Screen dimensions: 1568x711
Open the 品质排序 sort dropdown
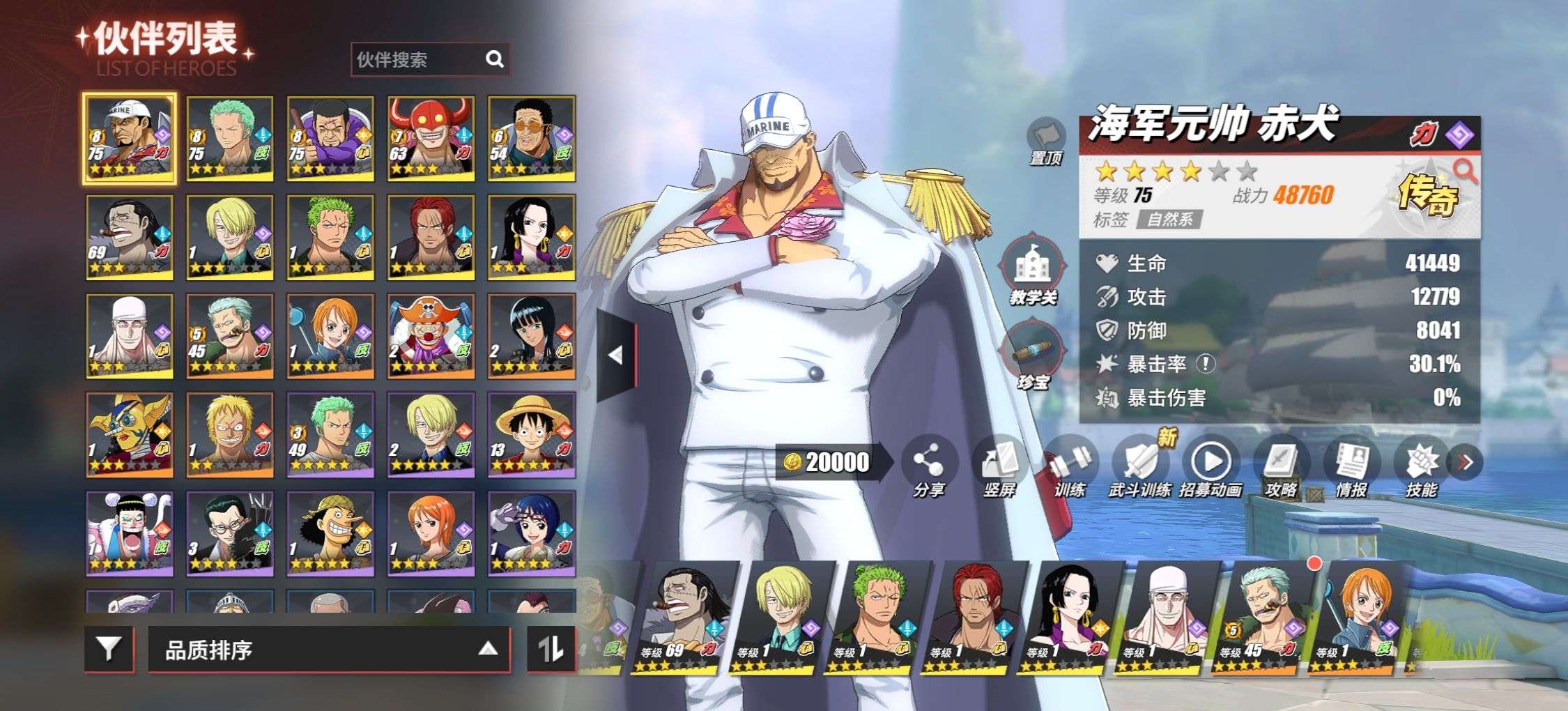(x=329, y=650)
